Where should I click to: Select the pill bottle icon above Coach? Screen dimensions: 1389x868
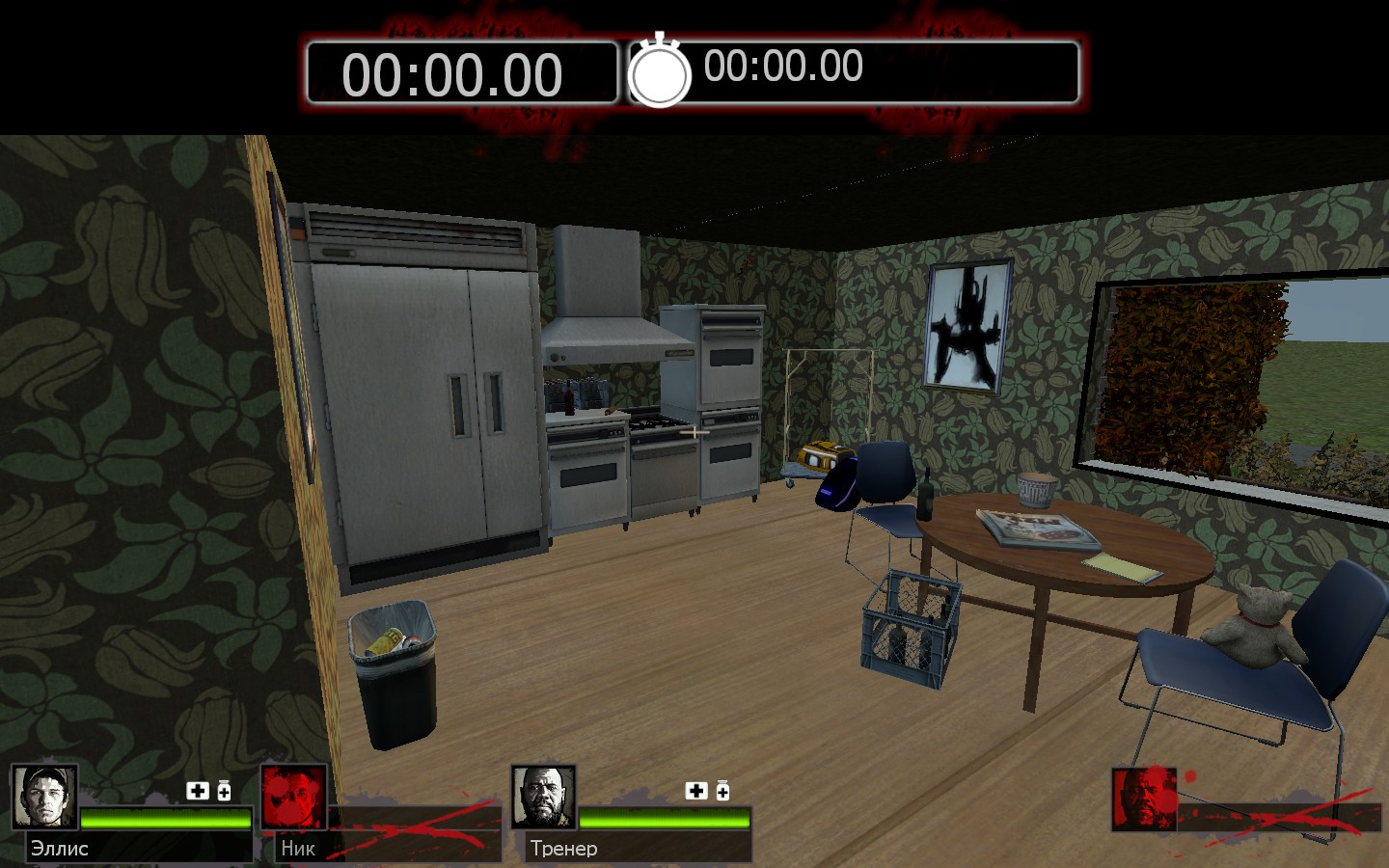click(722, 791)
